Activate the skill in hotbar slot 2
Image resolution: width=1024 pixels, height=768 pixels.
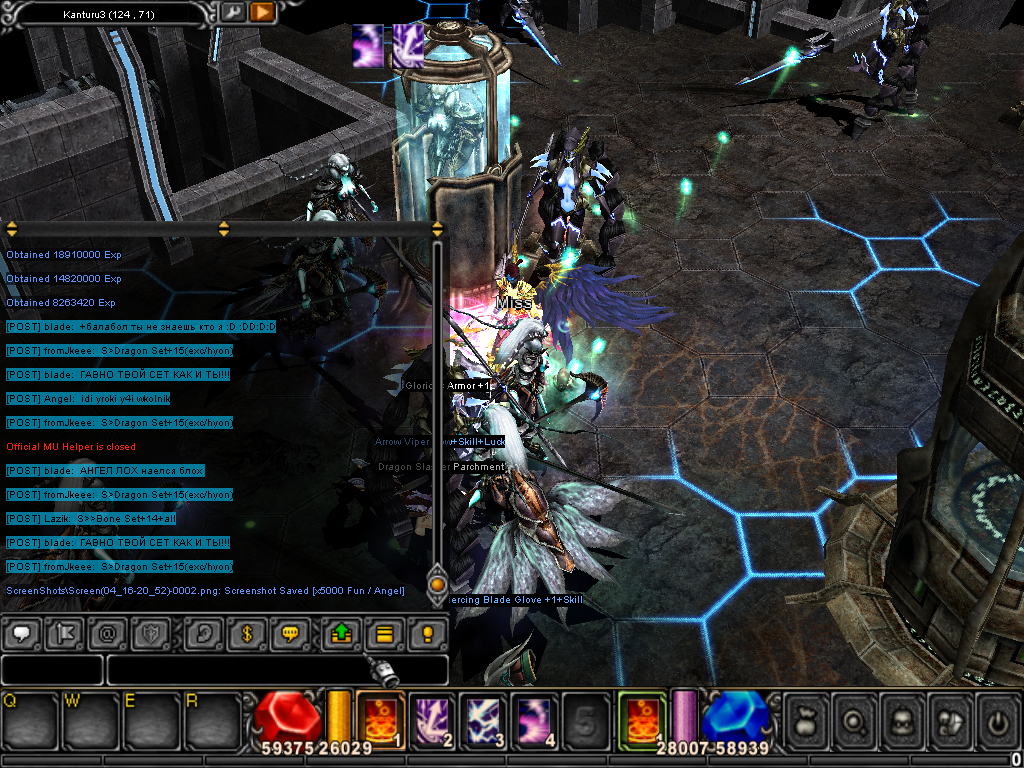[x=432, y=719]
